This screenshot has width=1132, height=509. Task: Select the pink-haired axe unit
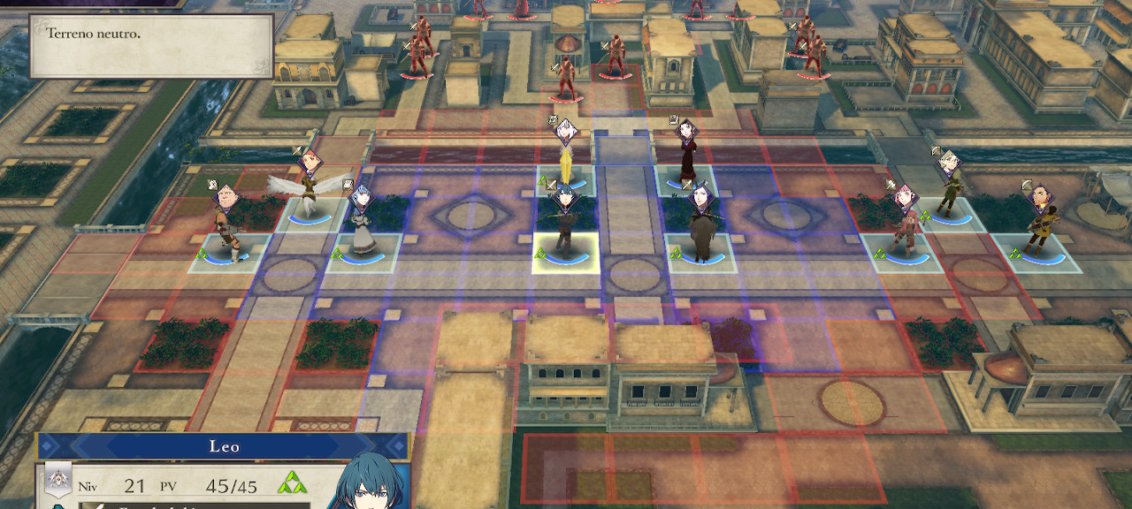[x=905, y=225]
